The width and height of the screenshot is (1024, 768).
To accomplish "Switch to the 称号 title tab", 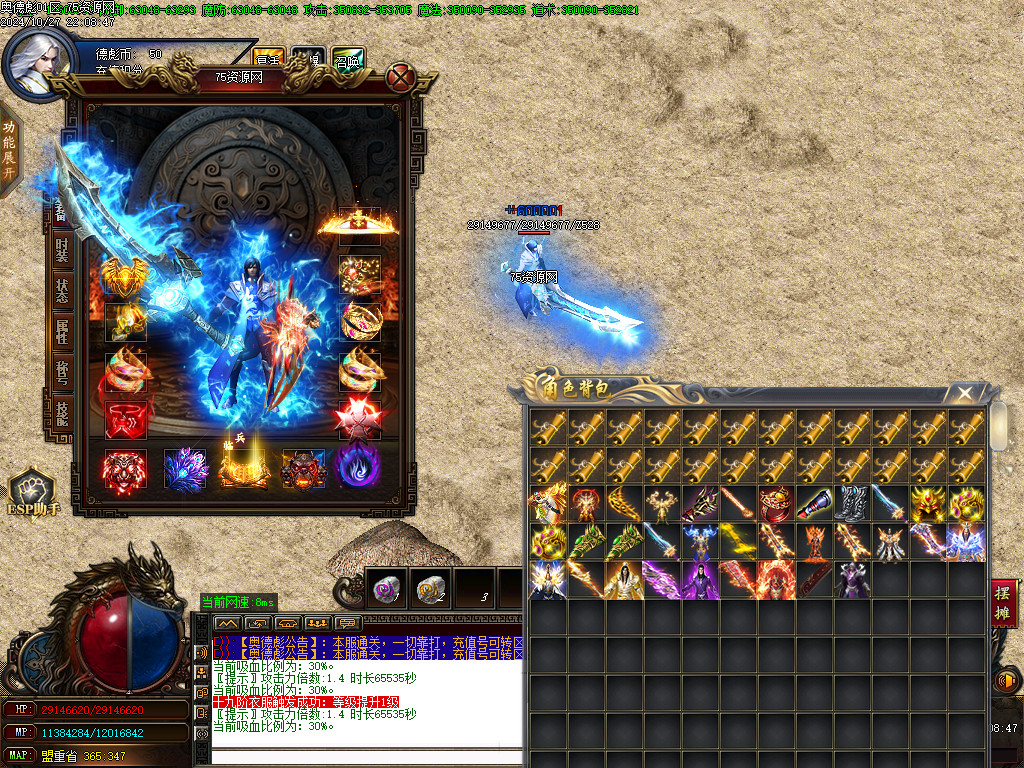I will point(63,372).
